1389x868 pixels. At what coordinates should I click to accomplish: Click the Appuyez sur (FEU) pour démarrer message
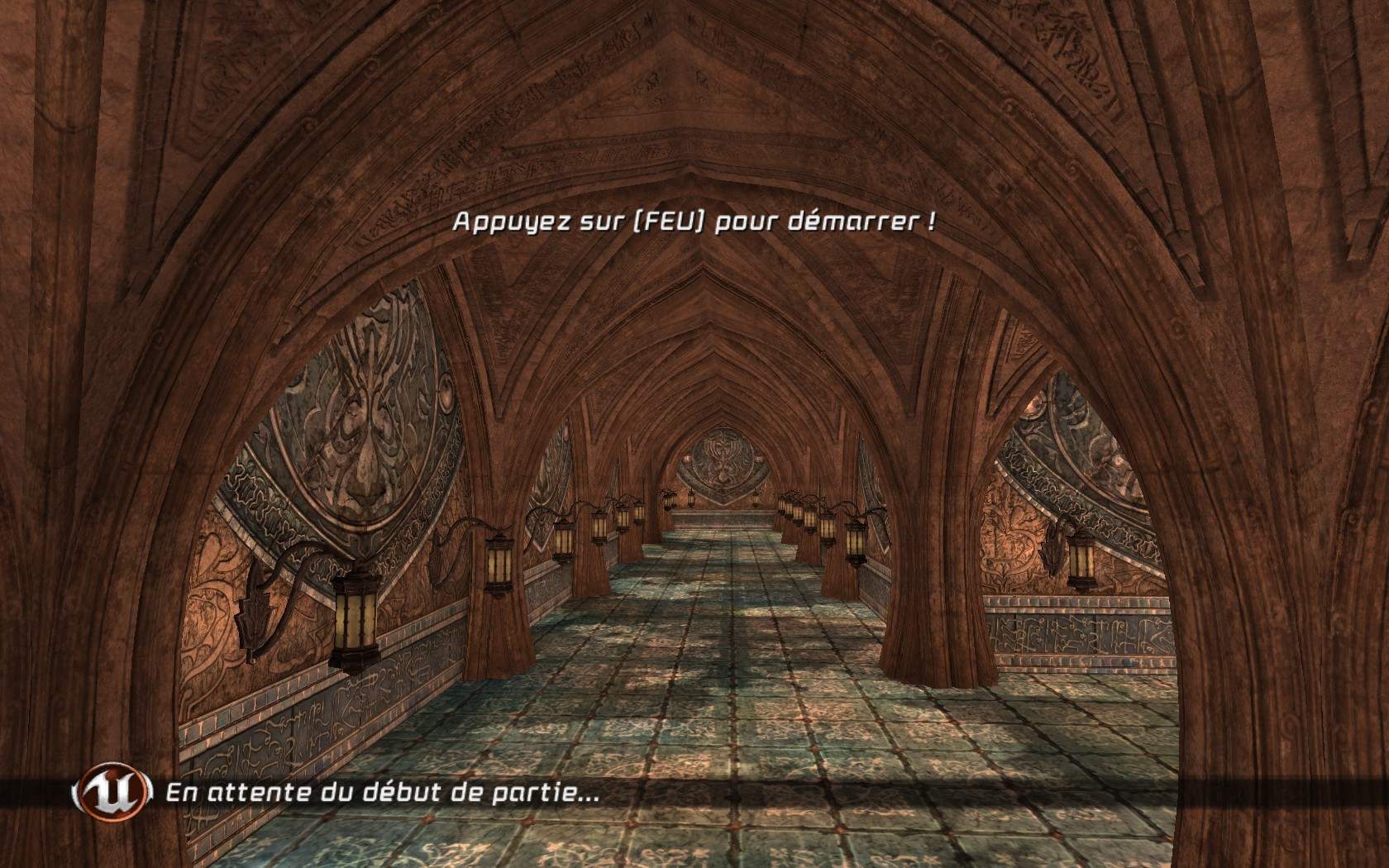(x=693, y=221)
